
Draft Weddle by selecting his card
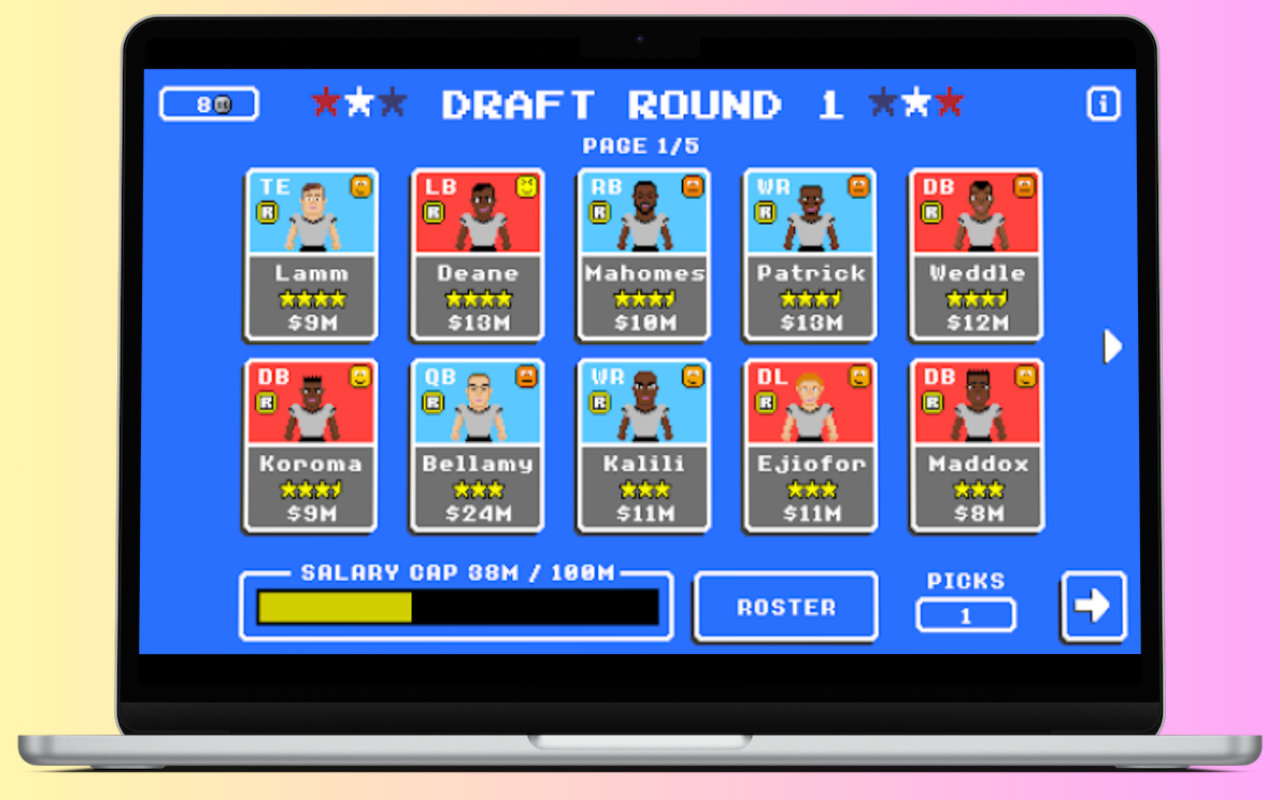pos(975,255)
